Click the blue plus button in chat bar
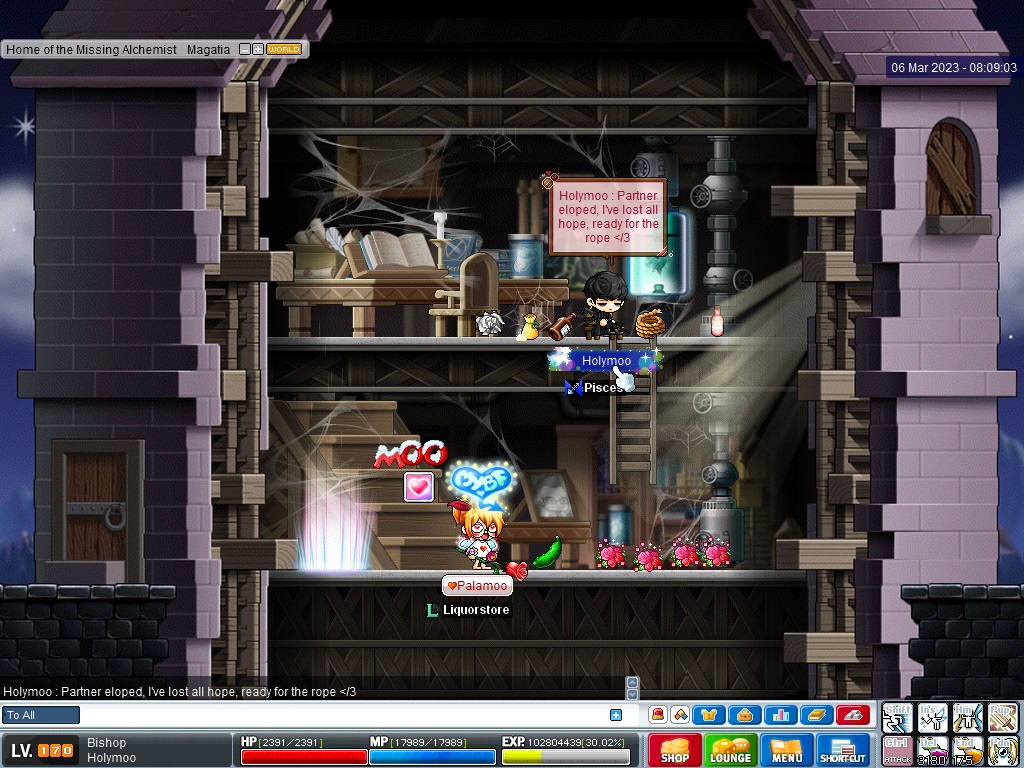The image size is (1024, 768). (x=616, y=715)
